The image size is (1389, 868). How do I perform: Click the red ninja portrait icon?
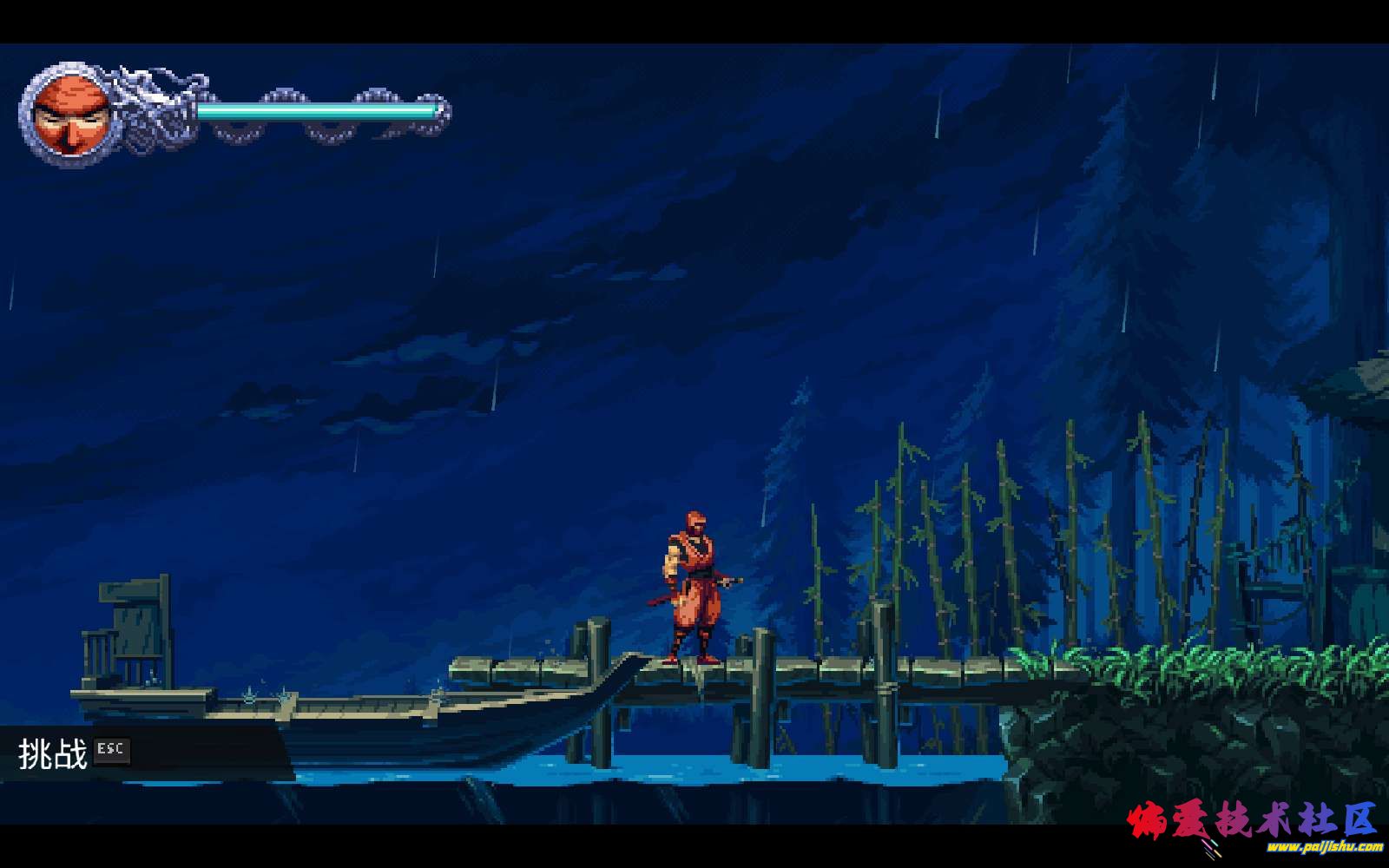(70, 114)
